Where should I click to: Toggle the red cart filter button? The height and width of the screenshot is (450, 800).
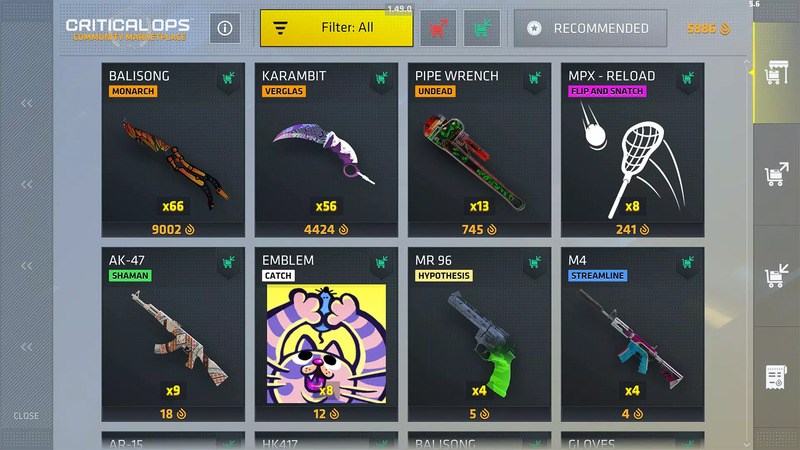(x=438, y=28)
